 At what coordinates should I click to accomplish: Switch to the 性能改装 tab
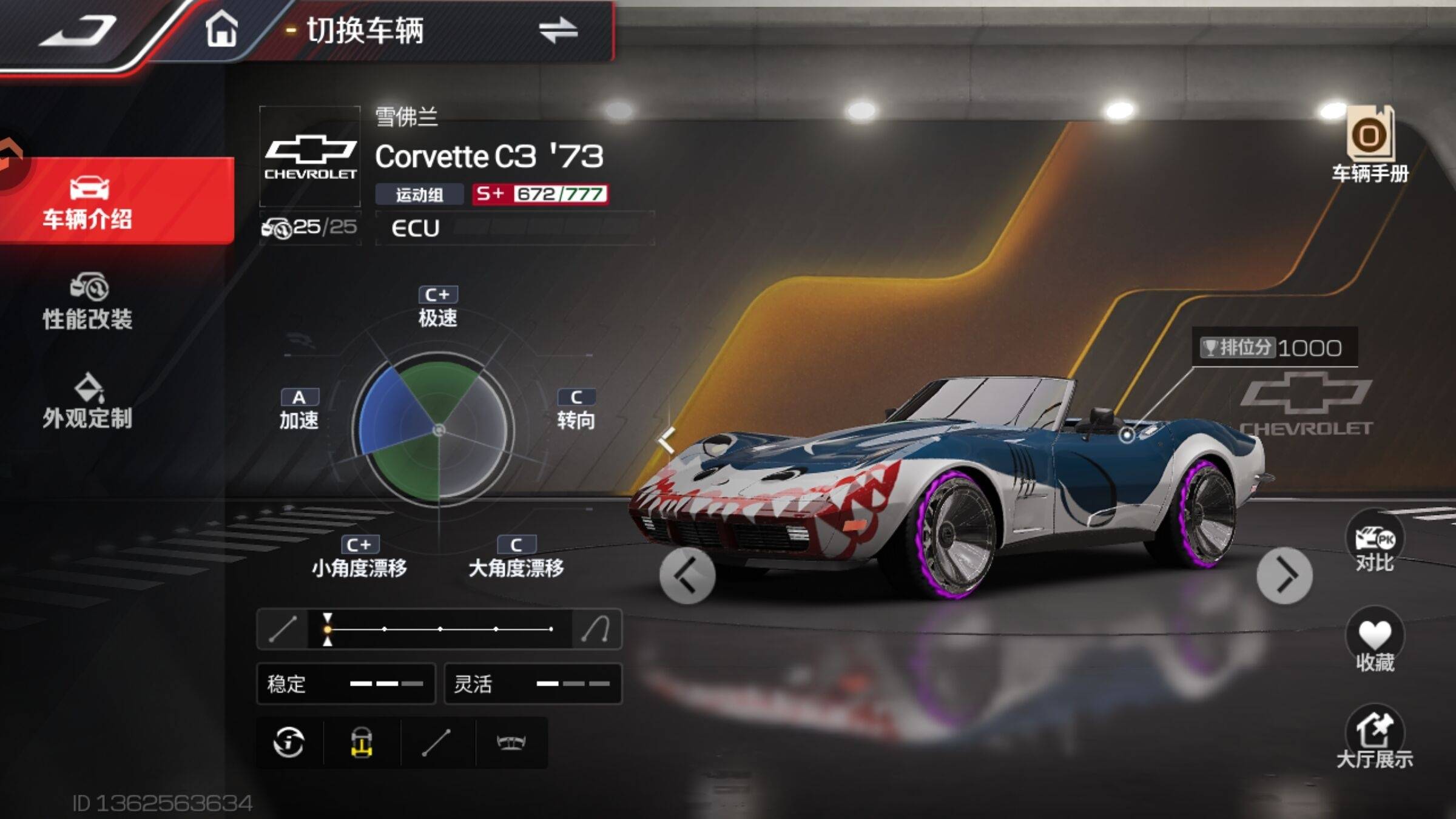89,302
